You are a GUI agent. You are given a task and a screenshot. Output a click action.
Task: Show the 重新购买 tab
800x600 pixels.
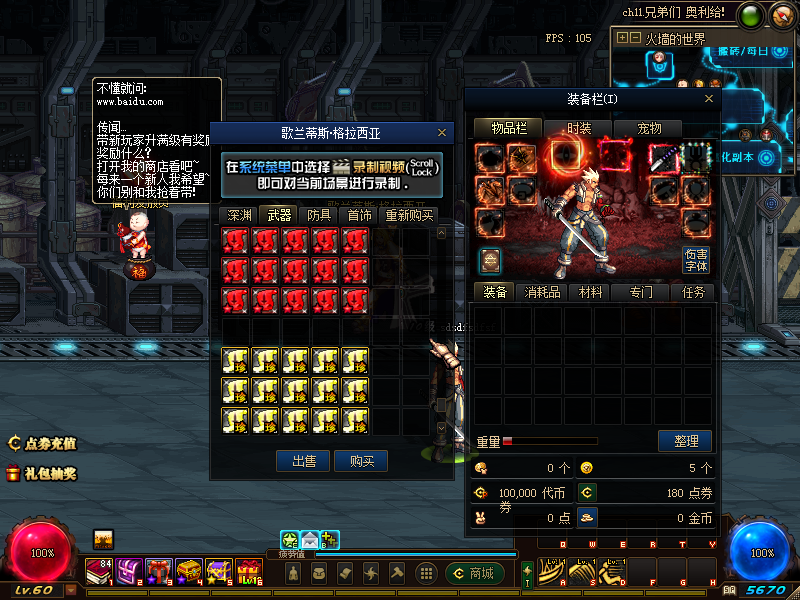coord(409,215)
